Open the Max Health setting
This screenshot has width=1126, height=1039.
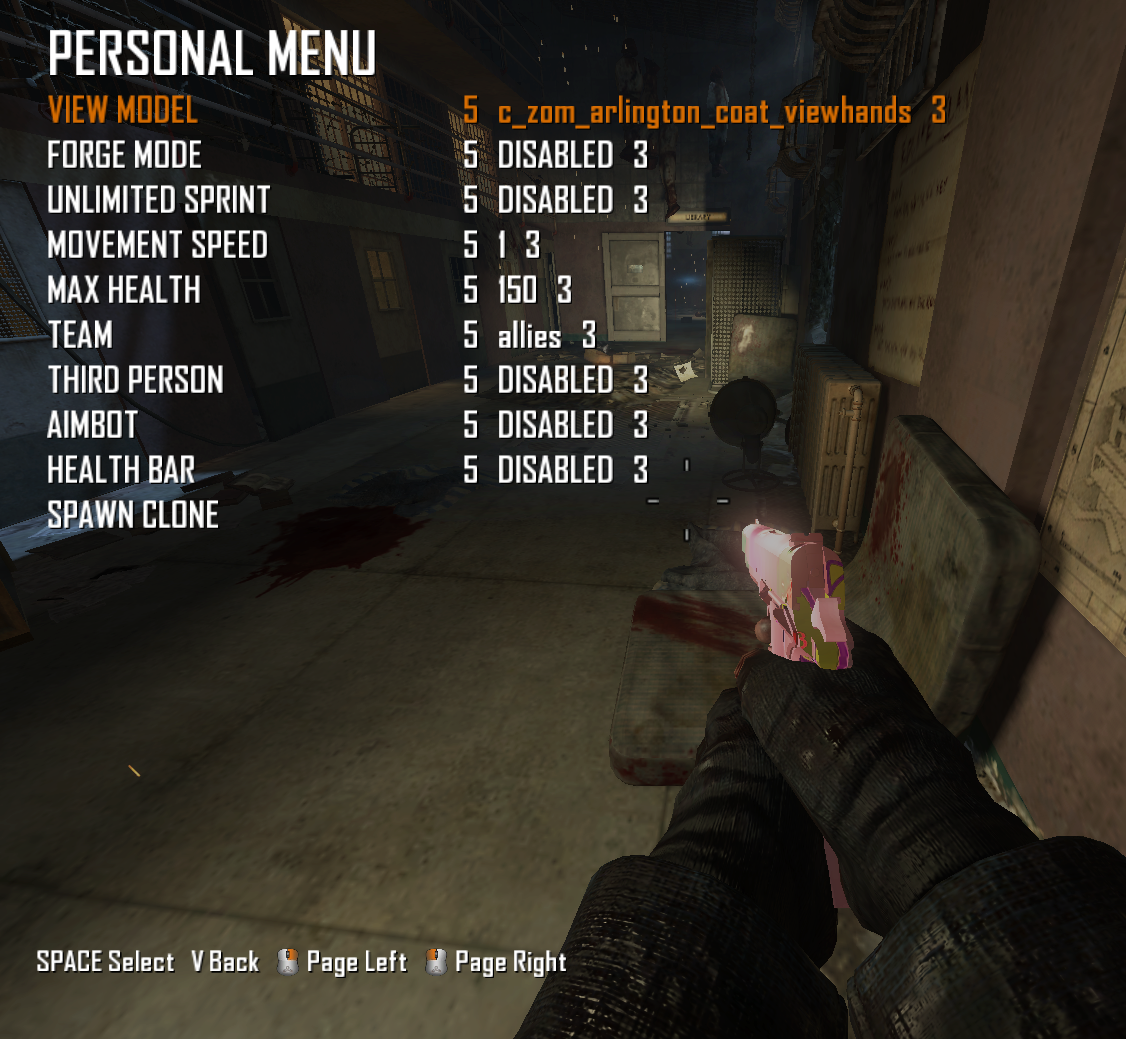[123, 290]
